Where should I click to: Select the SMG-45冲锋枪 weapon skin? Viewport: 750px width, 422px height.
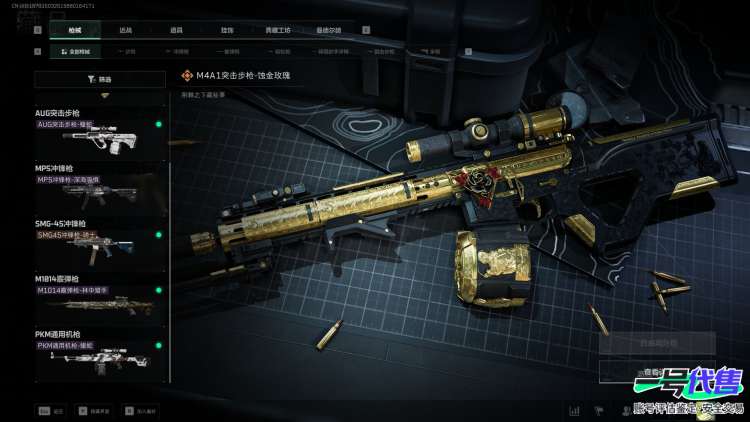point(99,243)
